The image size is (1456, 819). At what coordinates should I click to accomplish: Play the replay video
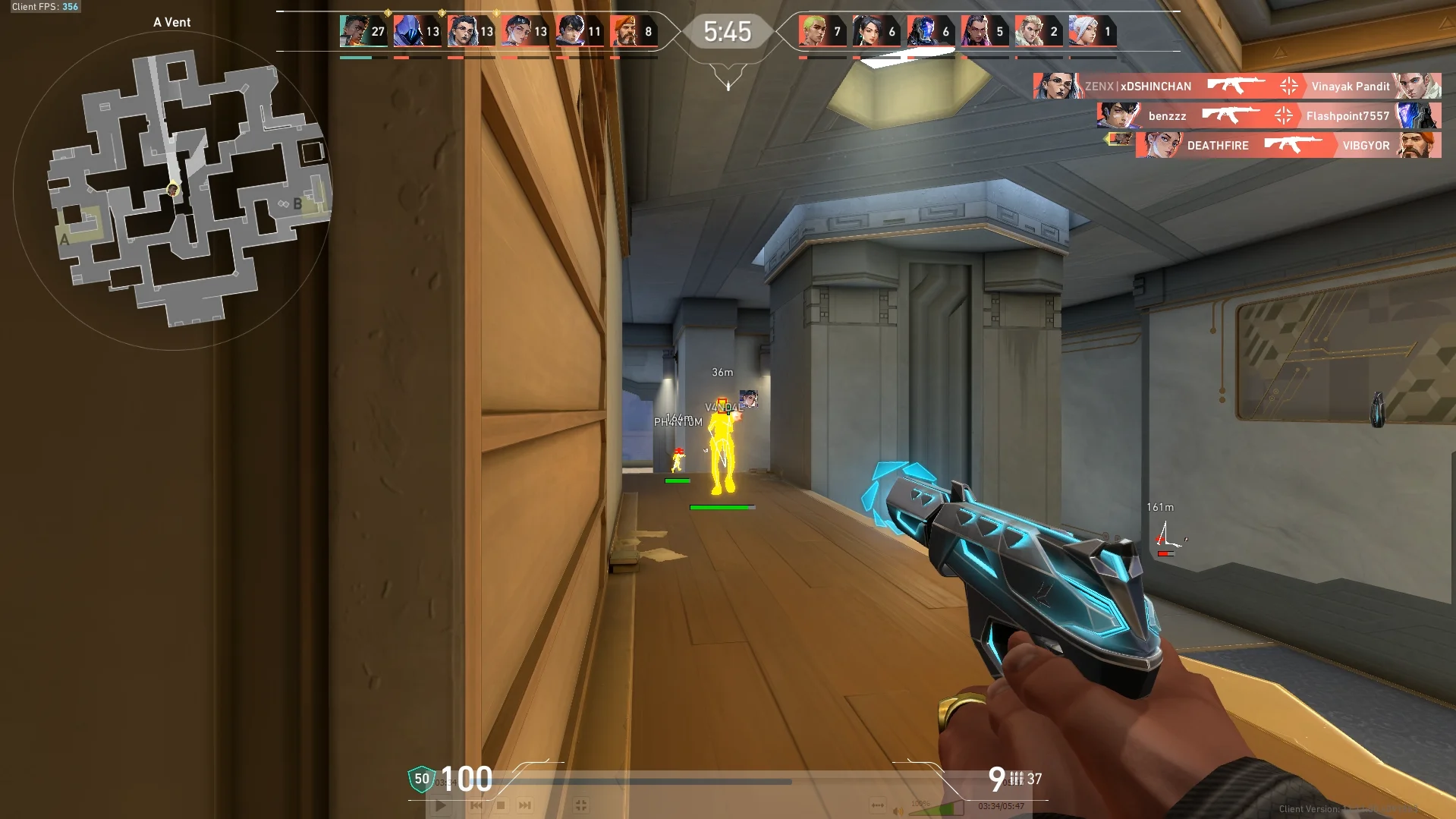tap(441, 805)
